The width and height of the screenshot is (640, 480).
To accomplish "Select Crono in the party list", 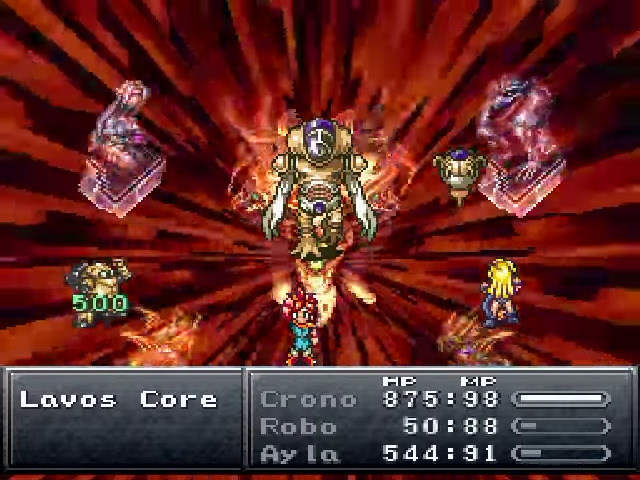I will tap(308, 399).
